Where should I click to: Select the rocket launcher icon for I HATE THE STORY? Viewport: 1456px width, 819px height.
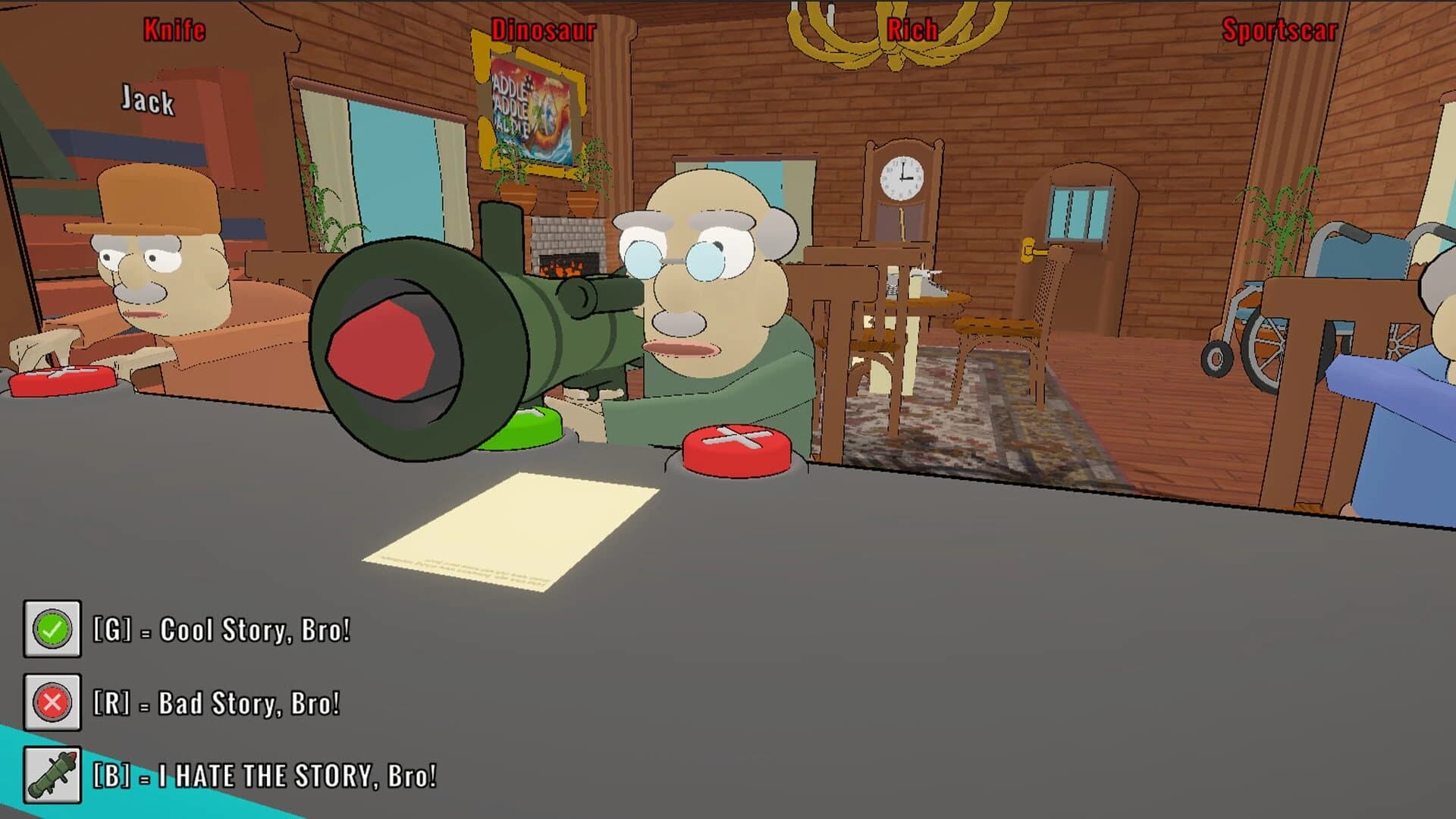click(x=52, y=776)
